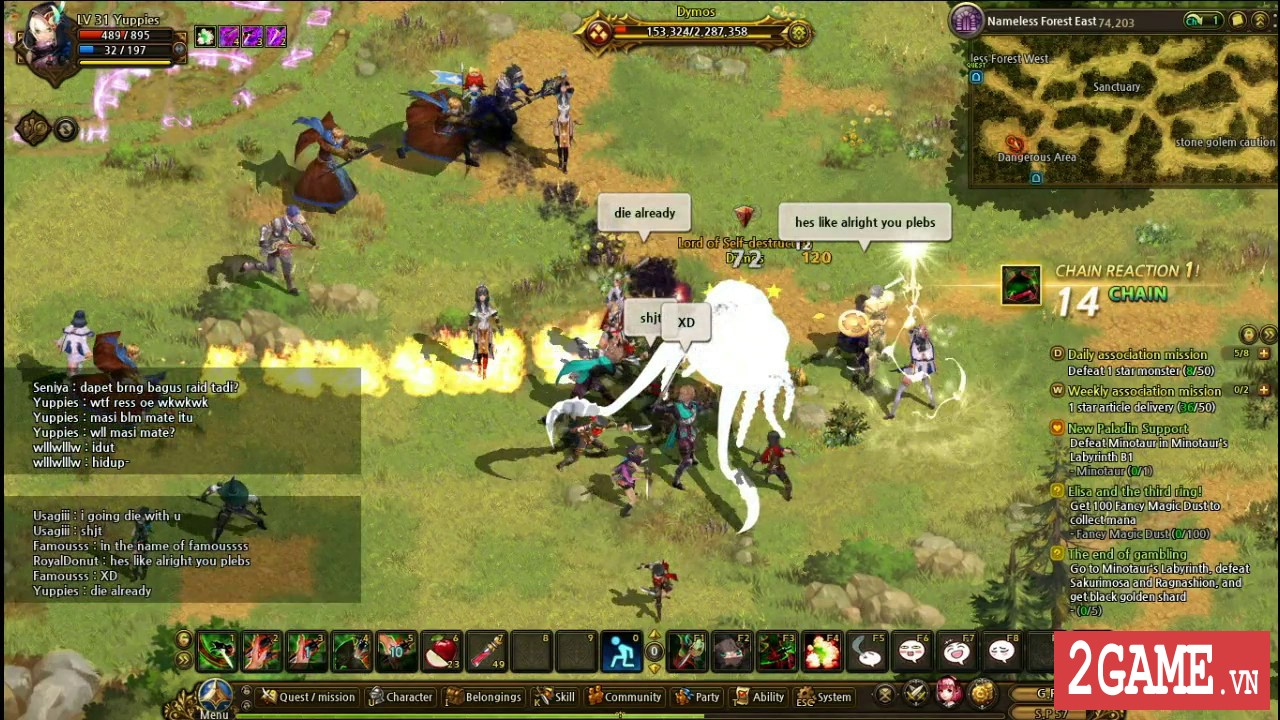Open the Quest / mission menu
This screenshot has height=720, width=1280.
pyautogui.click(x=307, y=697)
